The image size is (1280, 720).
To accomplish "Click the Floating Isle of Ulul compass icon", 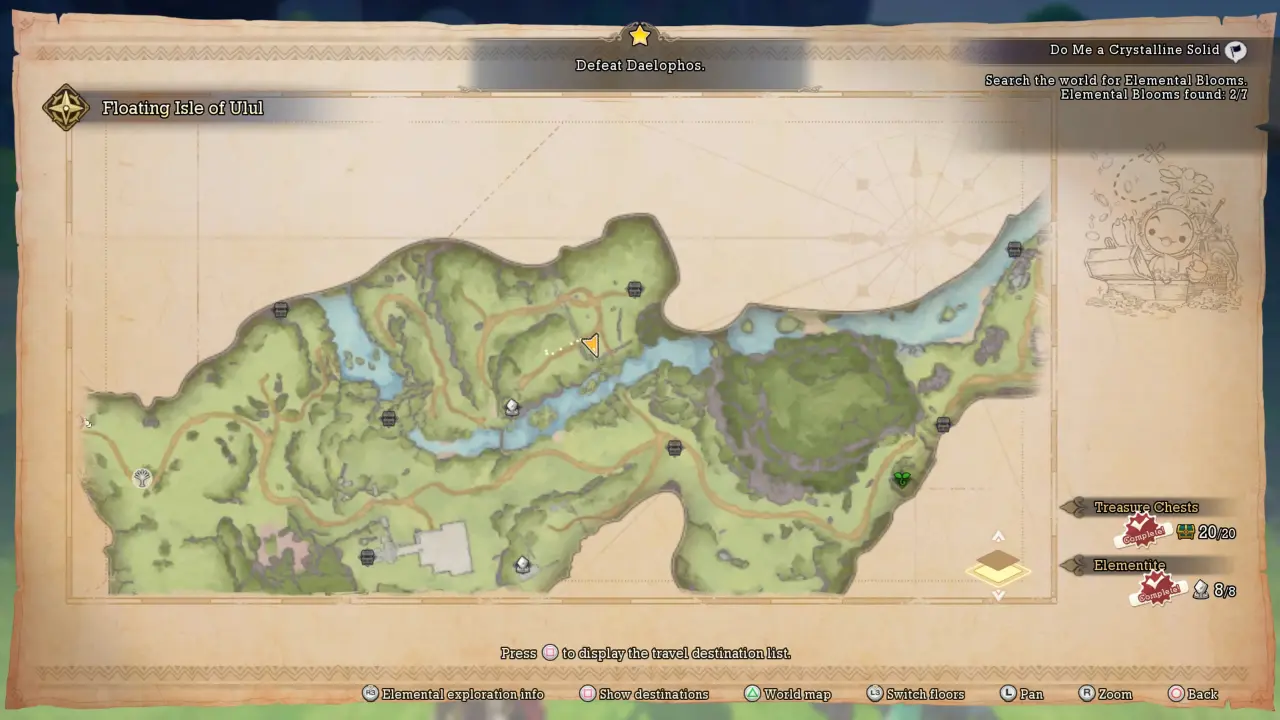I will 65,108.
